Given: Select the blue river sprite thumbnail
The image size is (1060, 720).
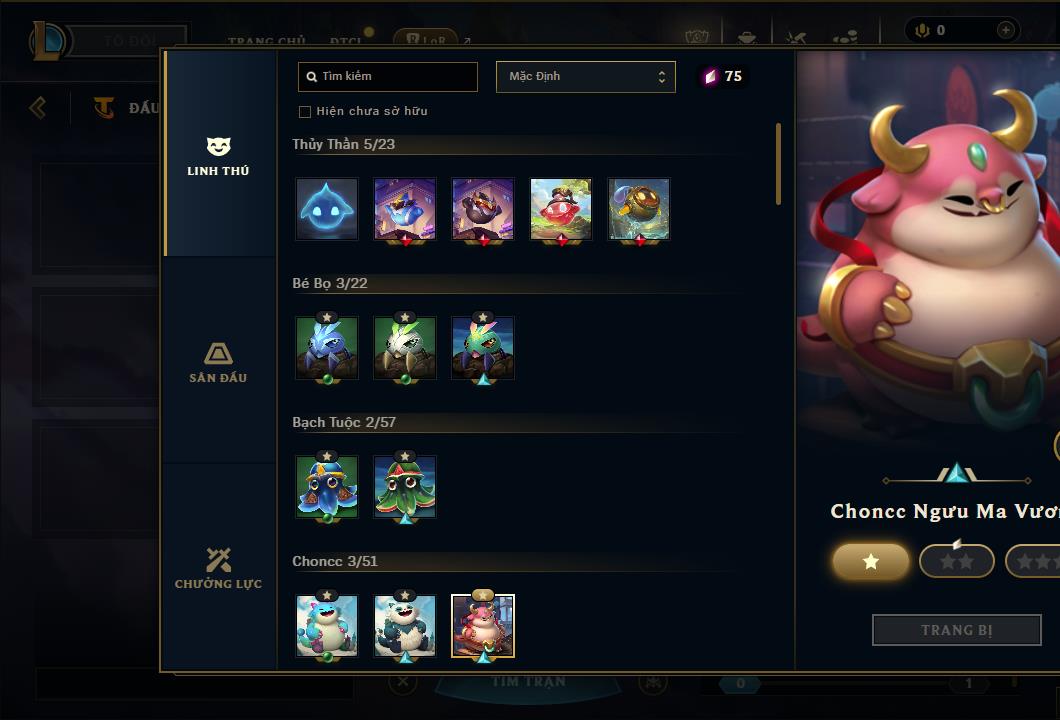Looking at the screenshot, I should click(327, 209).
